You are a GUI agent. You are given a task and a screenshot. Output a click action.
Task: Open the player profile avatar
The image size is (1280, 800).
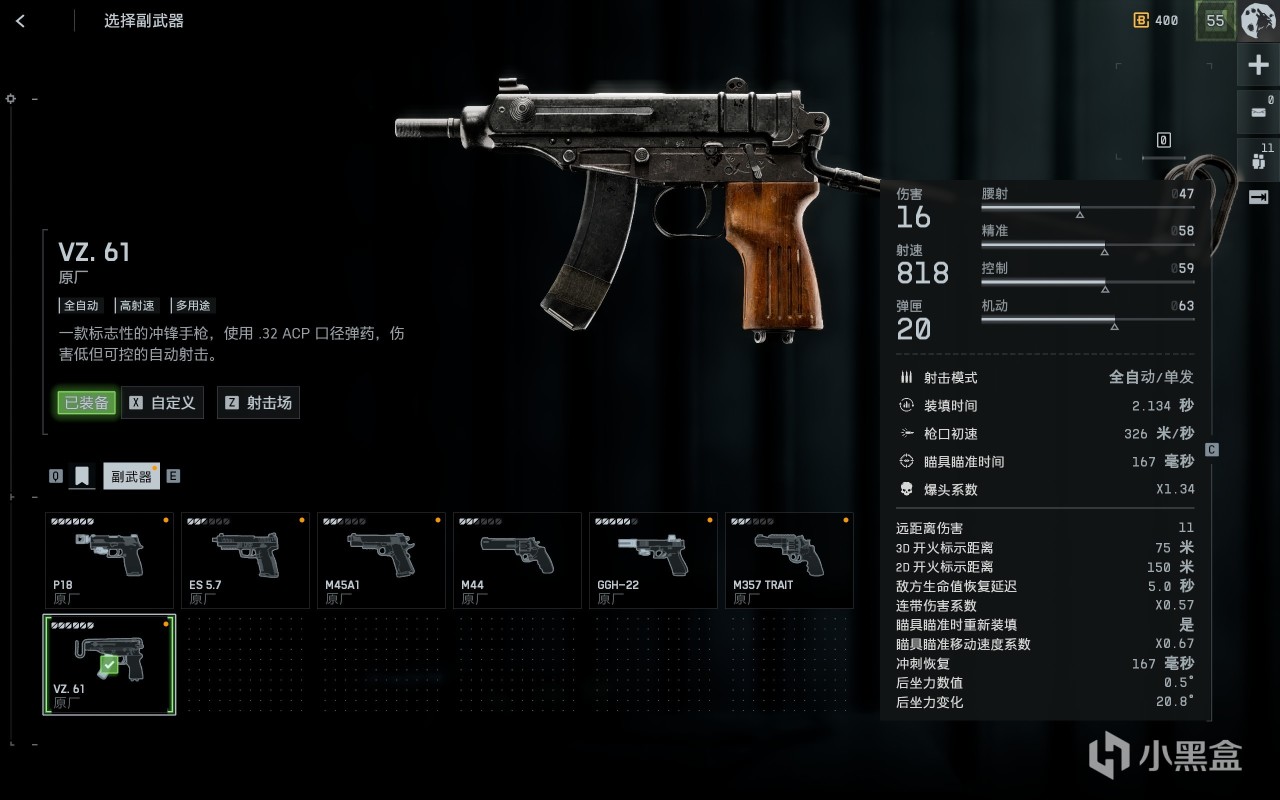(1259, 20)
